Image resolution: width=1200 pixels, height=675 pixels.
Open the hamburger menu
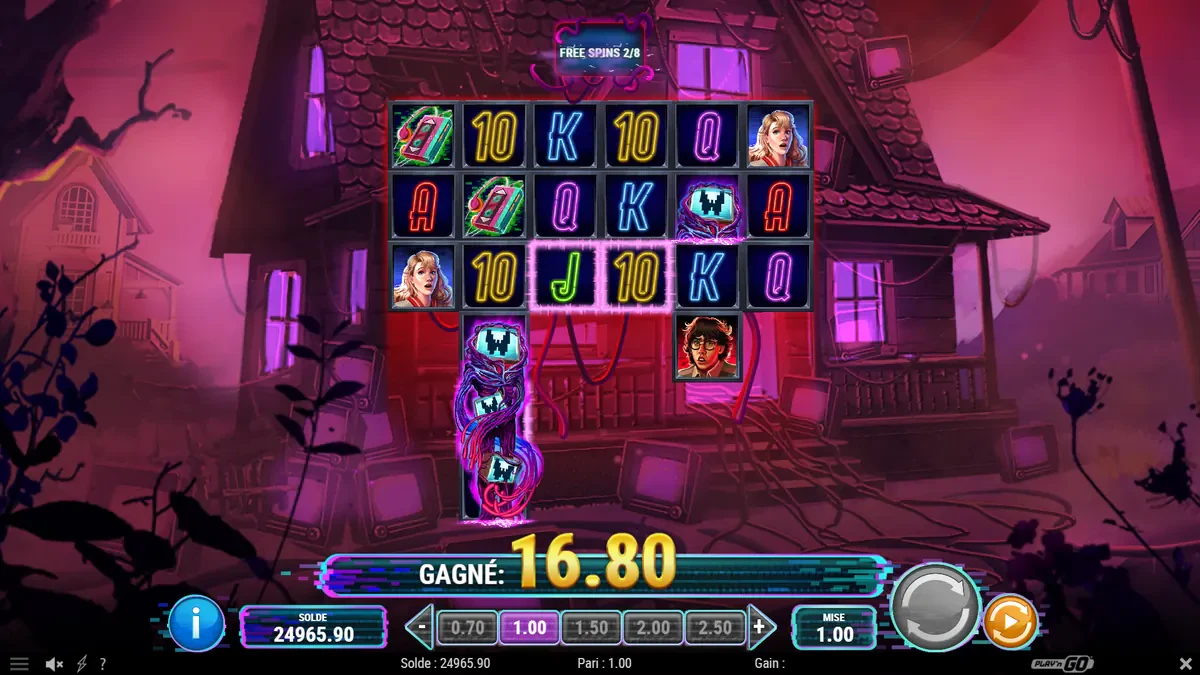[19, 664]
